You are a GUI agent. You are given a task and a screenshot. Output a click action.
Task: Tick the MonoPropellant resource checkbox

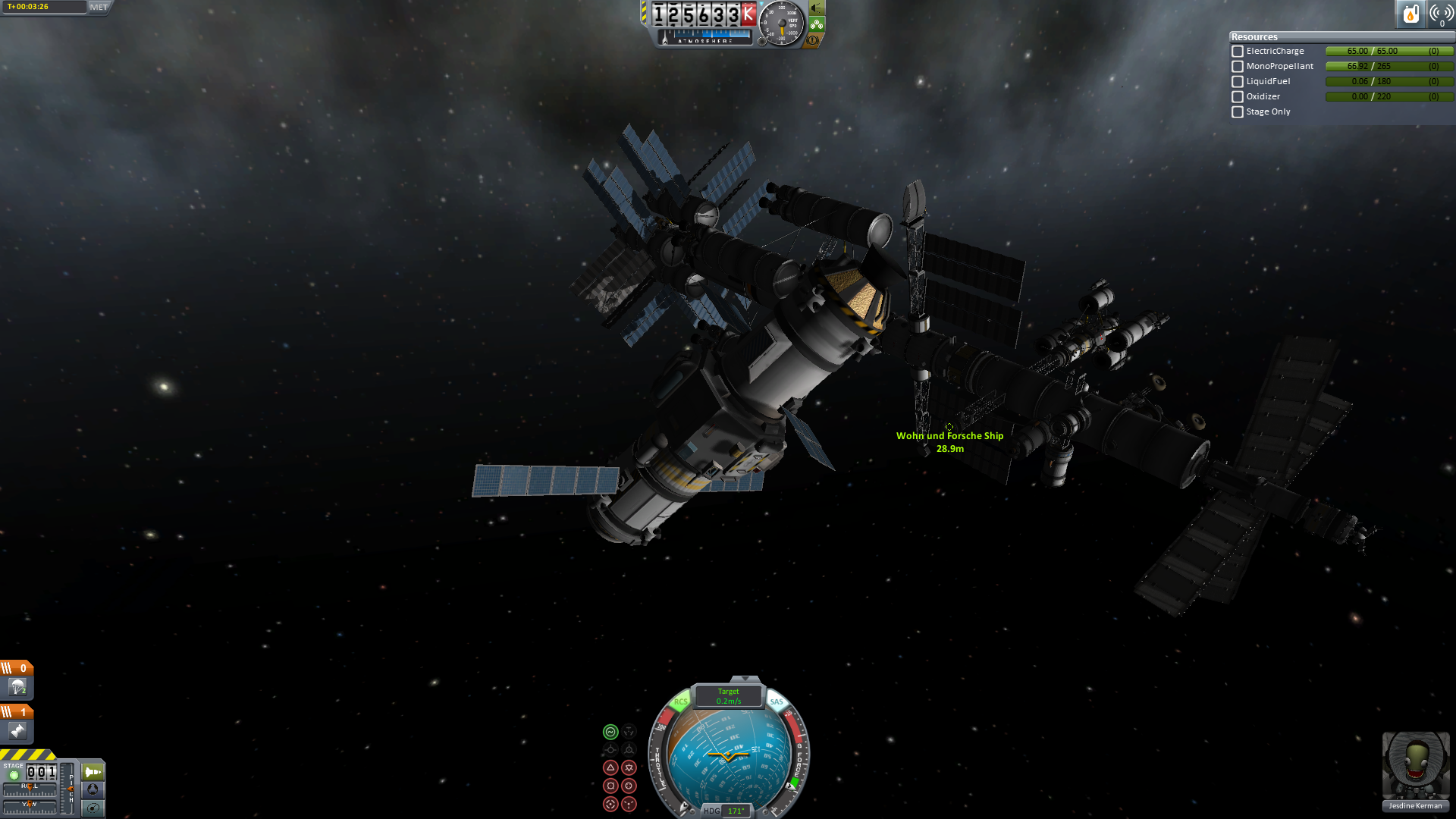[x=1238, y=67]
